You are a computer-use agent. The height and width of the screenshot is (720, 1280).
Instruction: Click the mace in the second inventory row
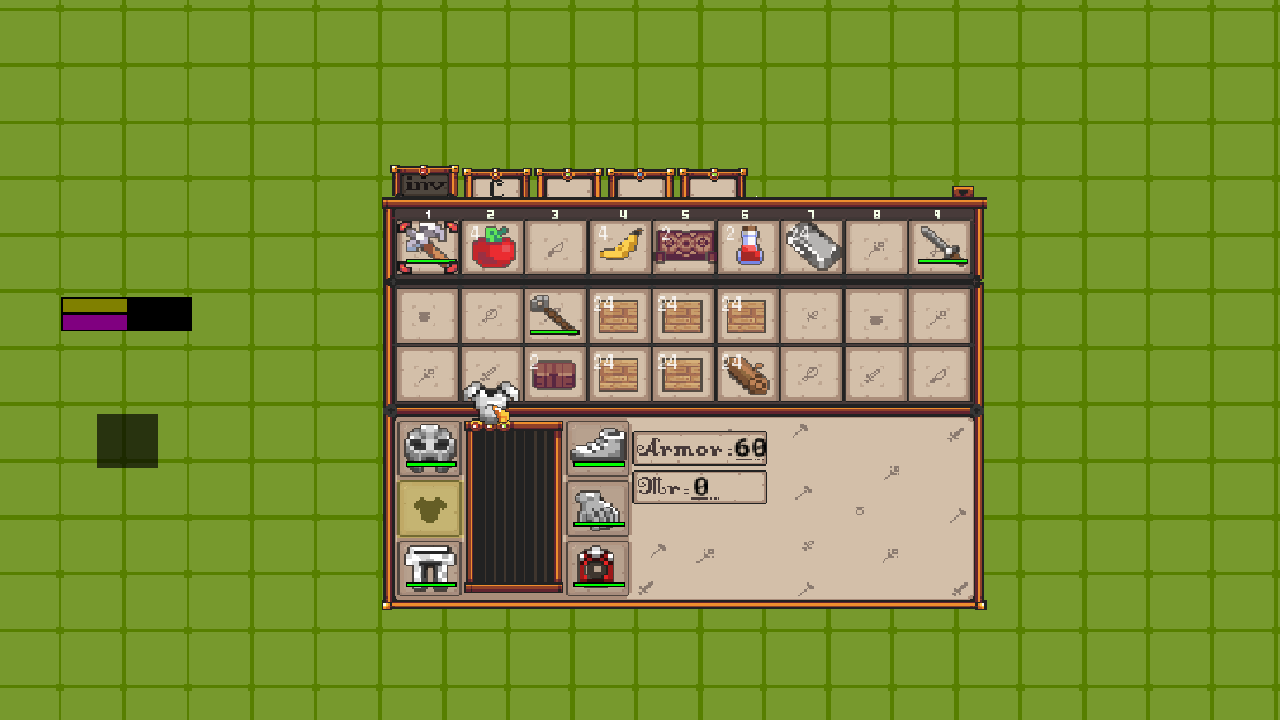tap(555, 313)
